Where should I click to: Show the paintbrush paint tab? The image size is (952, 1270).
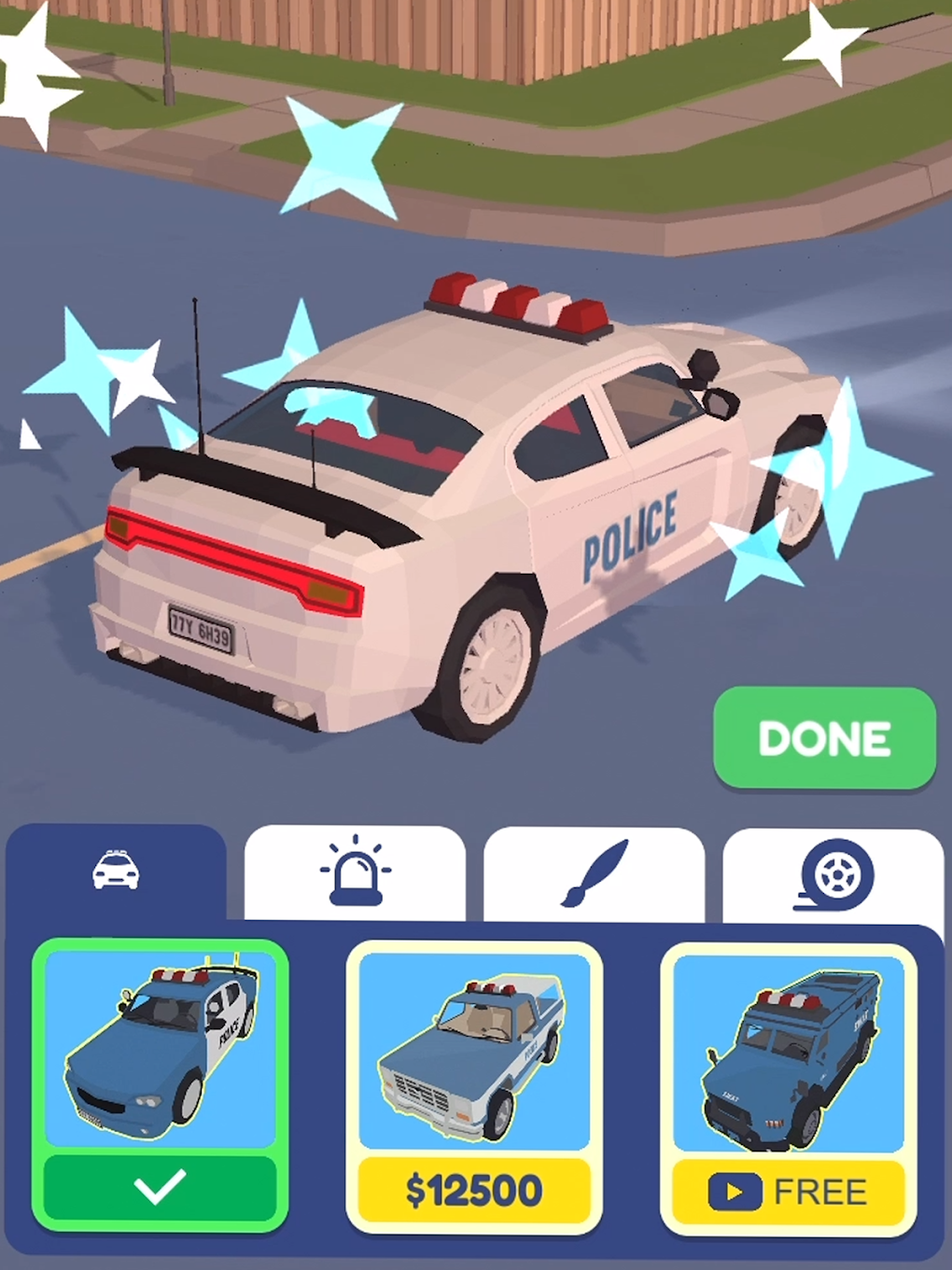tap(594, 873)
